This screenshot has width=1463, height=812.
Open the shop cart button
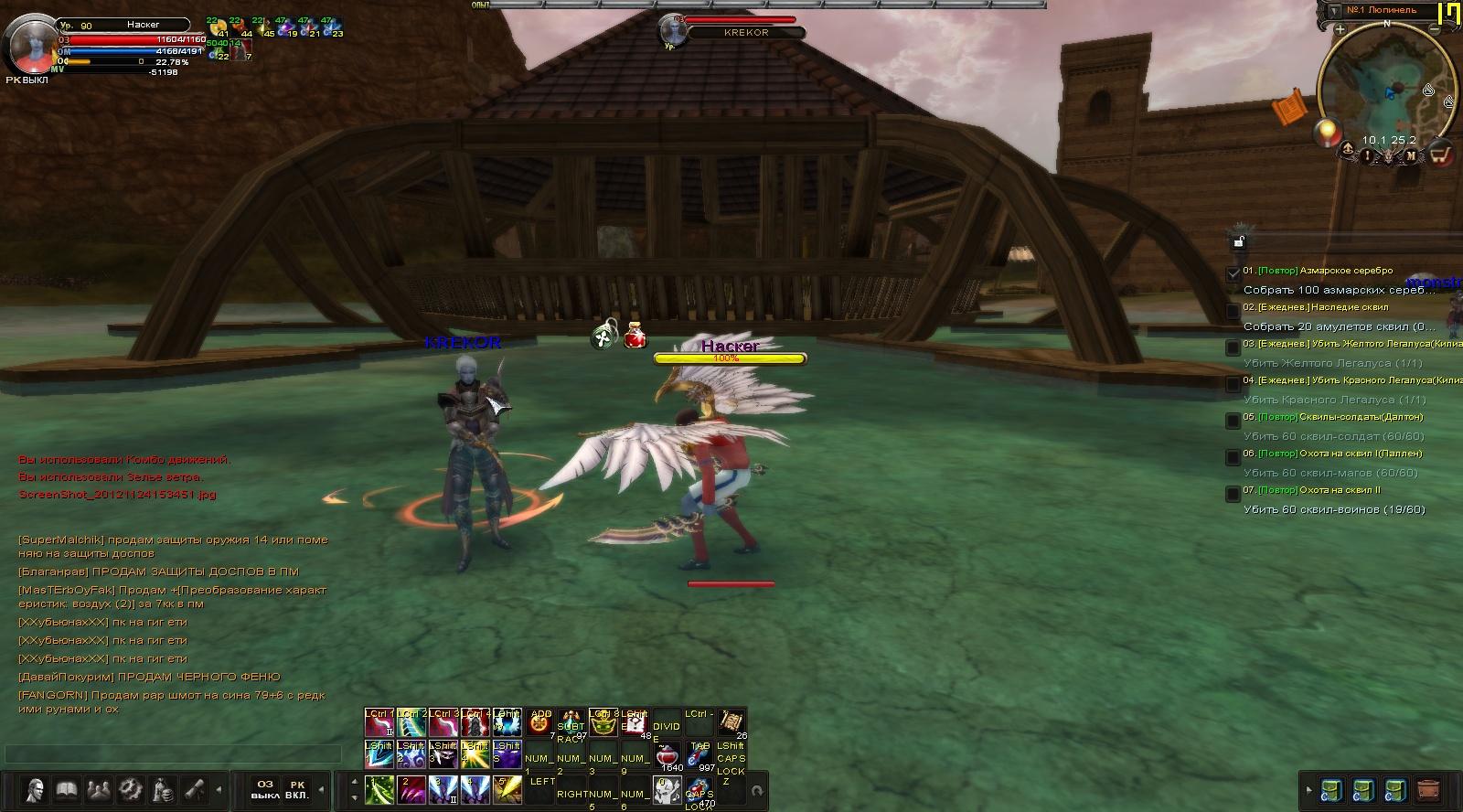tap(1440, 154)
